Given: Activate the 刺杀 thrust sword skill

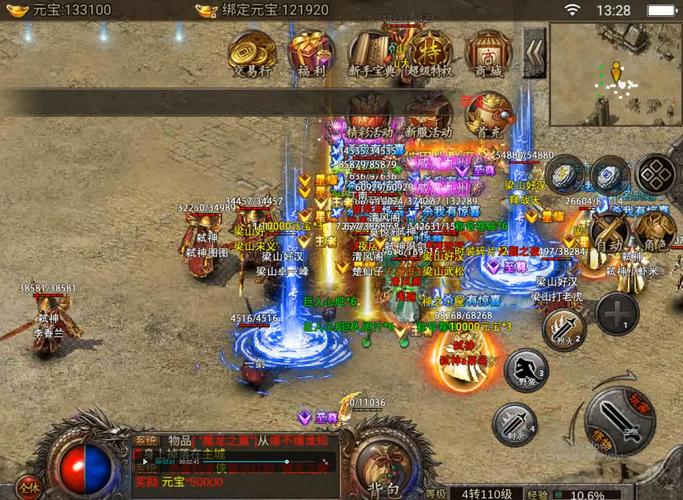Looking at the screenshot, I should click(x=514, y=424).
